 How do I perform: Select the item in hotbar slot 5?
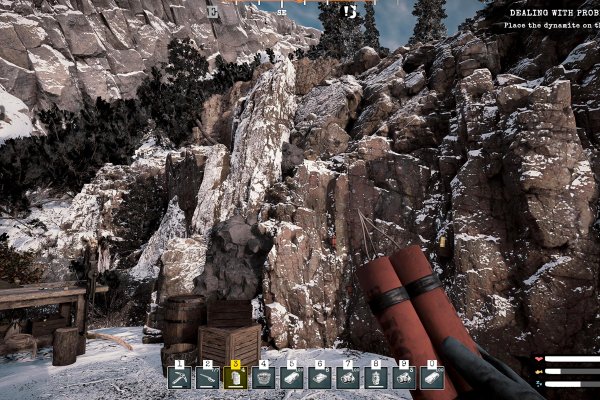tap(292, 377)
